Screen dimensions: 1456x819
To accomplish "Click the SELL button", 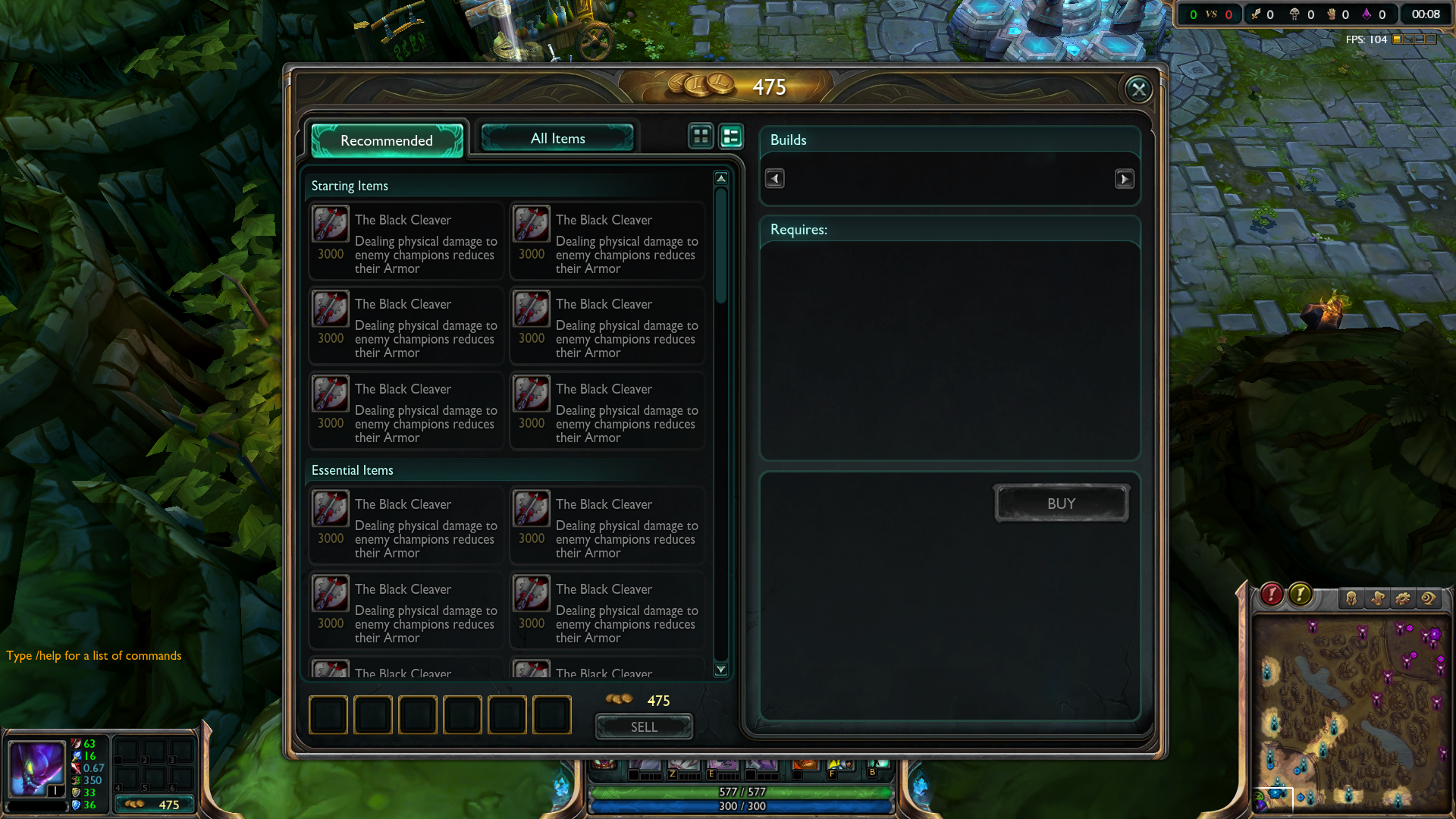I will (x=644, y=726).
